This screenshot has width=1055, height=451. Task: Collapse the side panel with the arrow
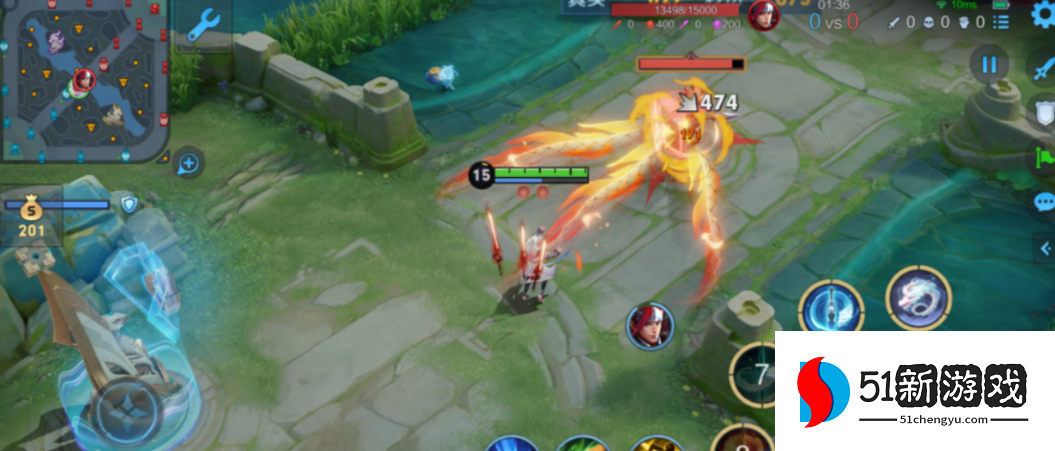pyautogui.click(x=1045, y=248)
